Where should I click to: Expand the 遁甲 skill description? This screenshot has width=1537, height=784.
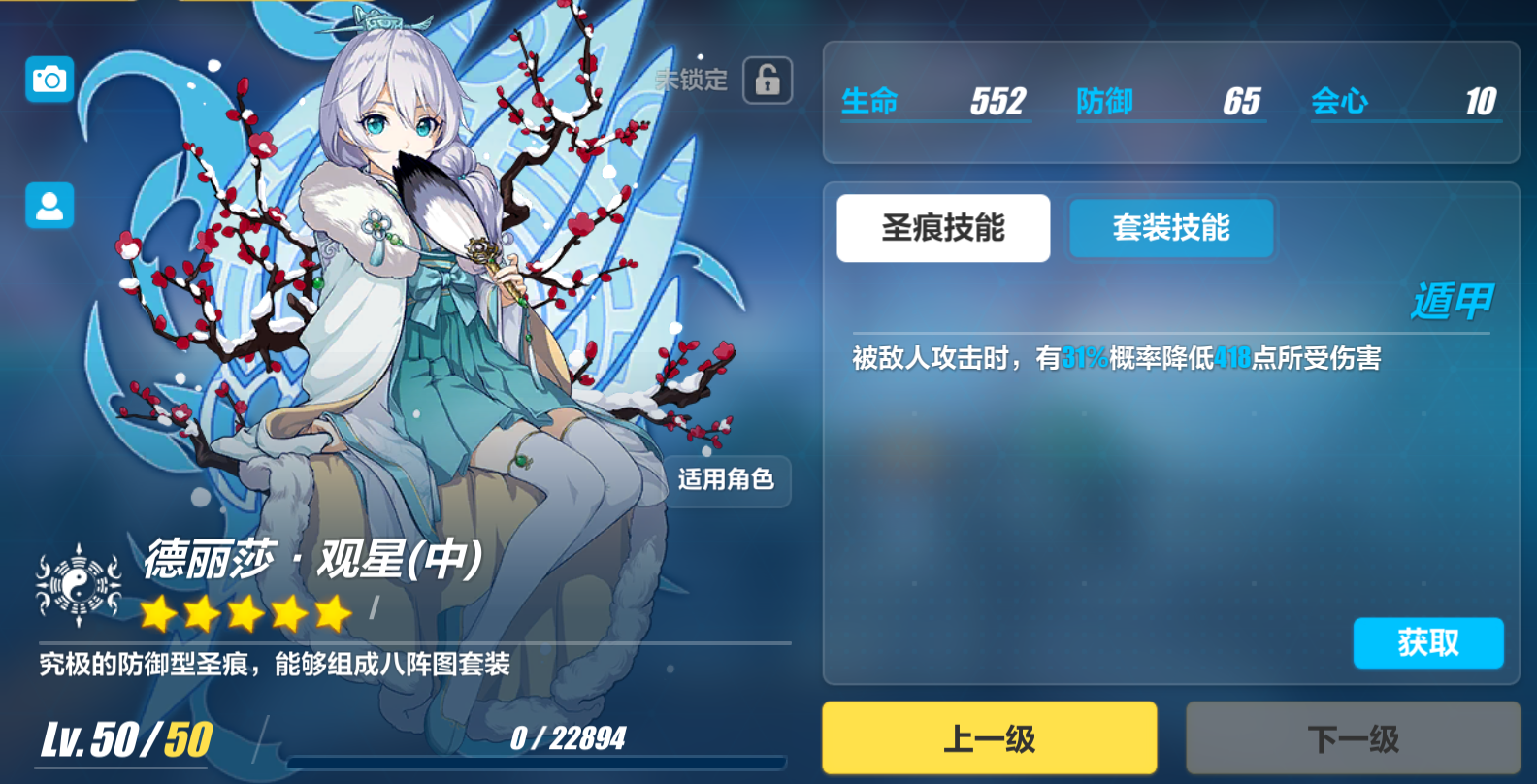[x=1453, y=303]
